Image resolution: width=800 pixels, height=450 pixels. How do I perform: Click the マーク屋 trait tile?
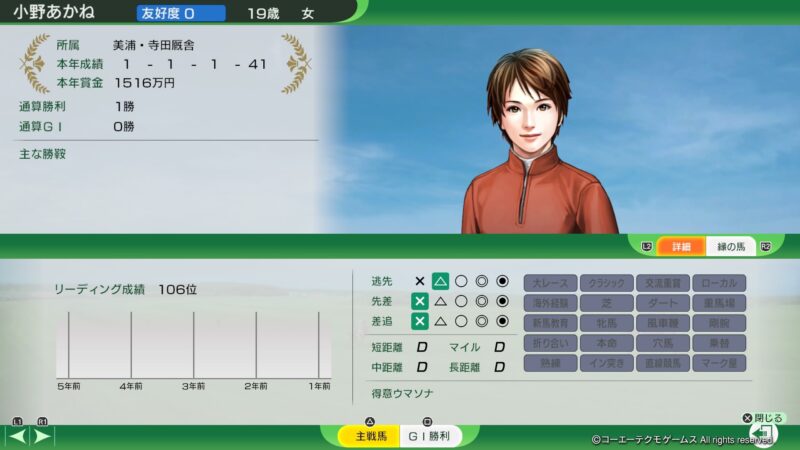tap(719, 363)
